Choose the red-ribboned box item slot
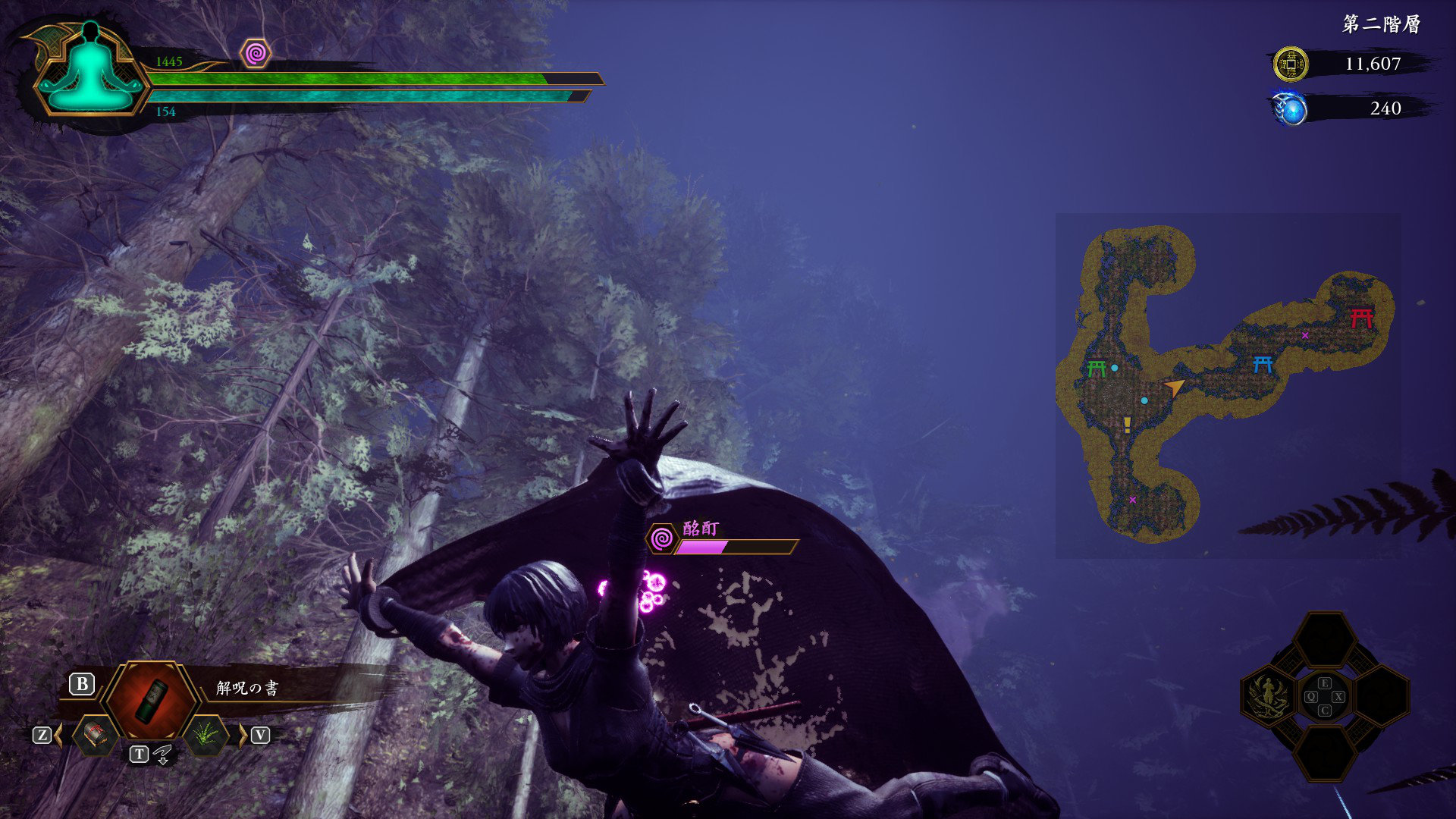 click(95, 734)
